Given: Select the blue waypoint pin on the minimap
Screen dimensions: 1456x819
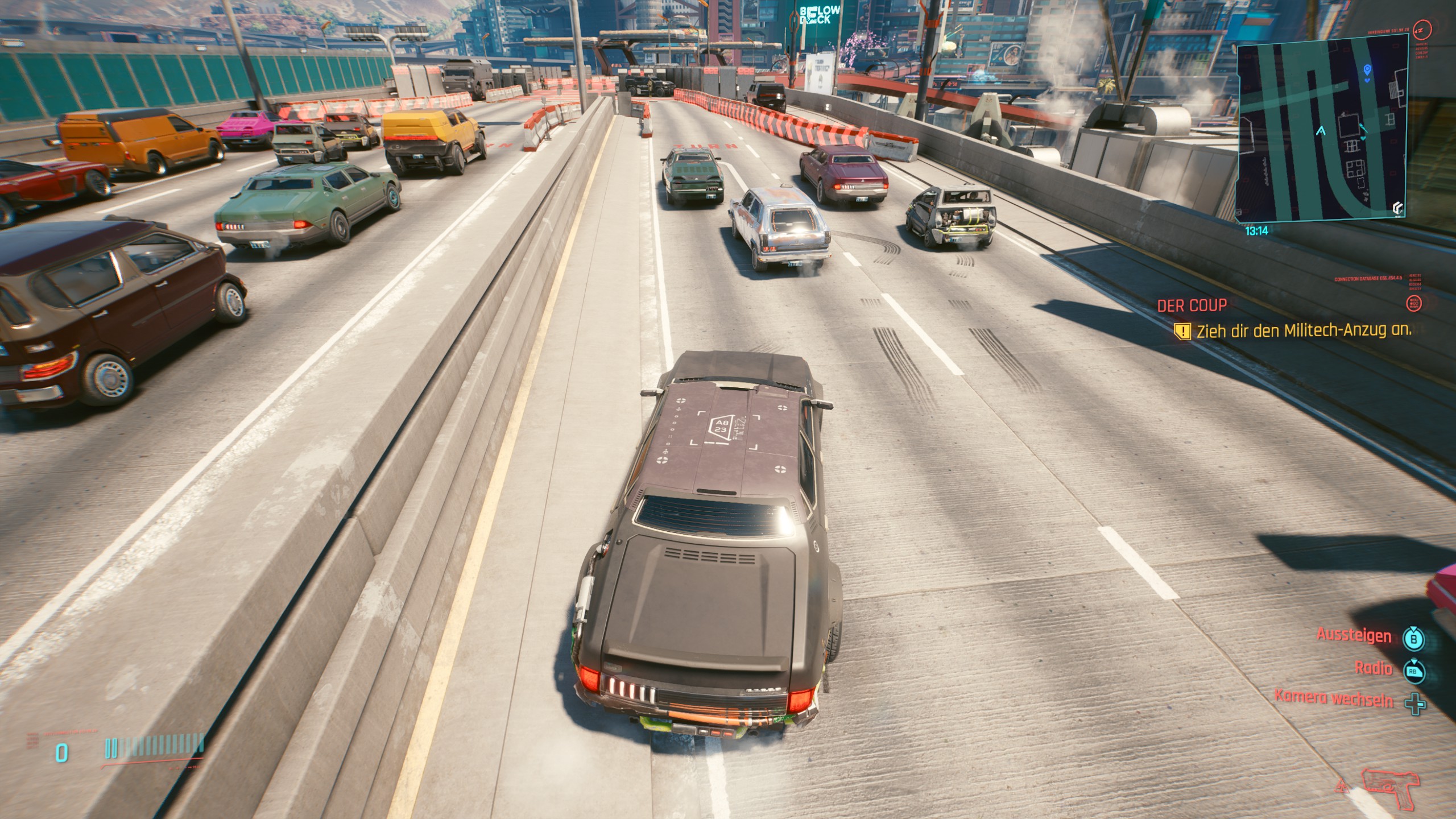Looking at the screenshot, I should pos(1367,70).
